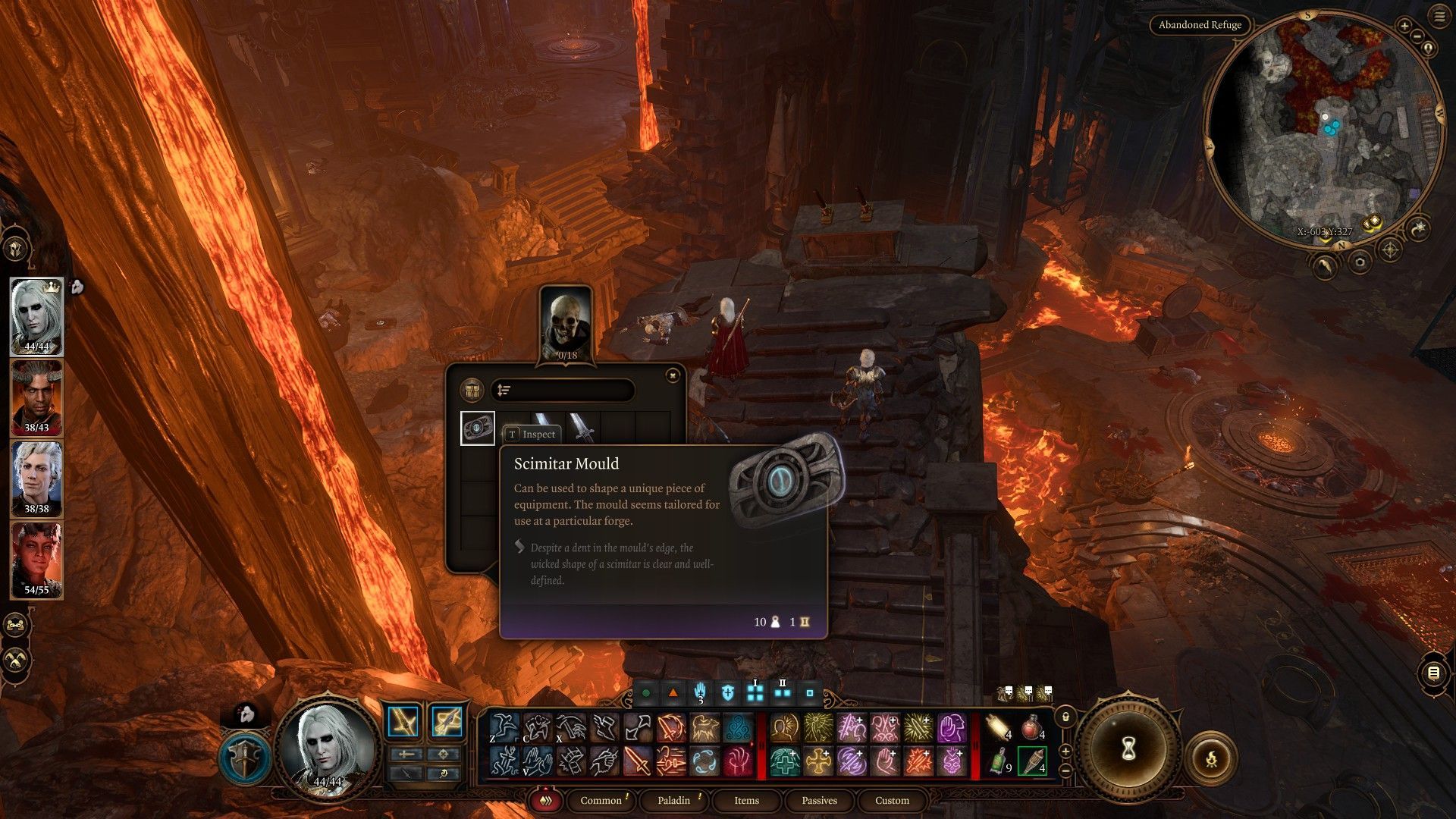The width and height of the screenshot is (1456, 819).
Task: Select the Scimitar Mould loot slot
Action: (478, 428)
